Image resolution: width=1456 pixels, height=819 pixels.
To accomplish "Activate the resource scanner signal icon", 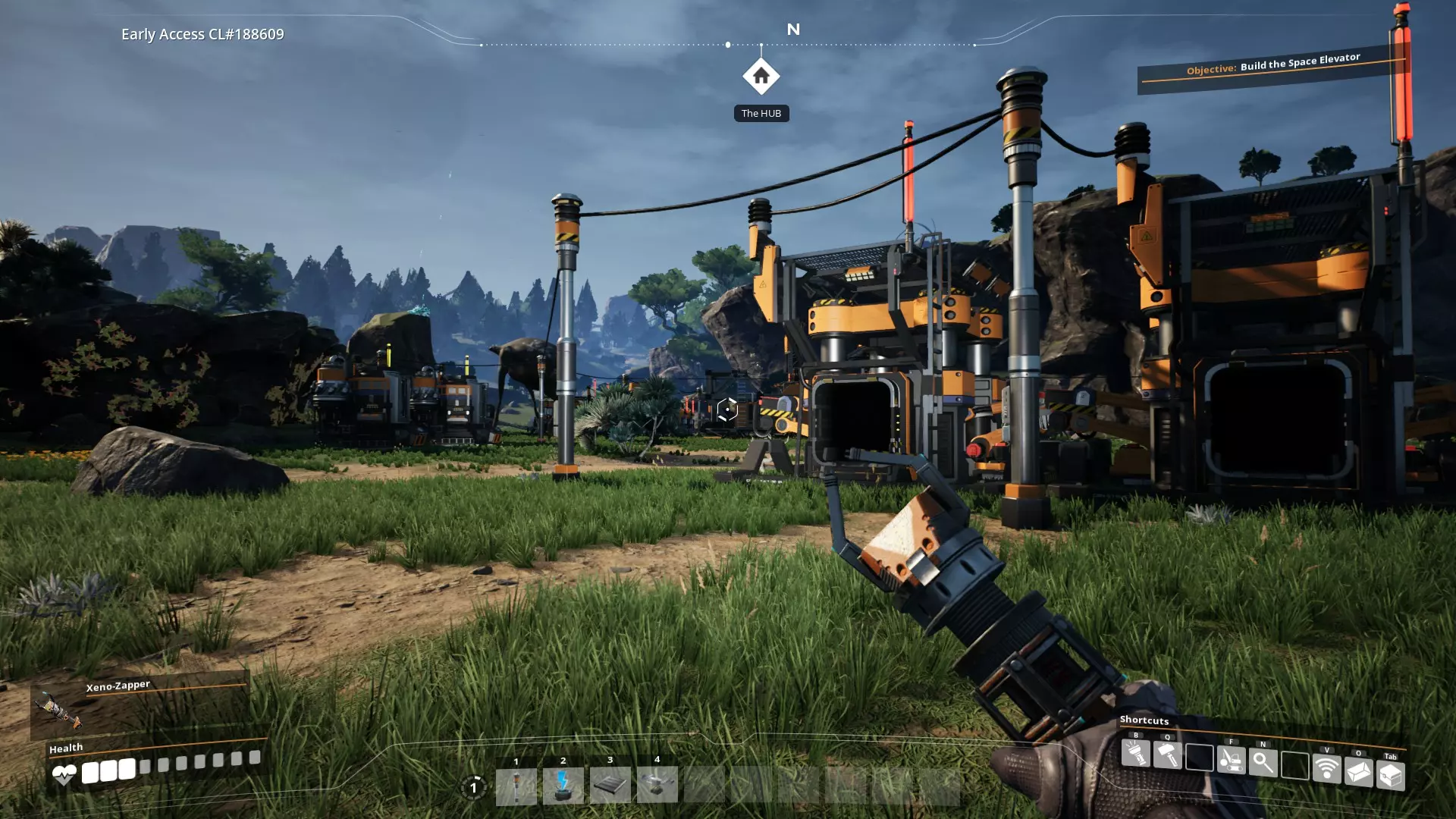I will click(1326, 769).
